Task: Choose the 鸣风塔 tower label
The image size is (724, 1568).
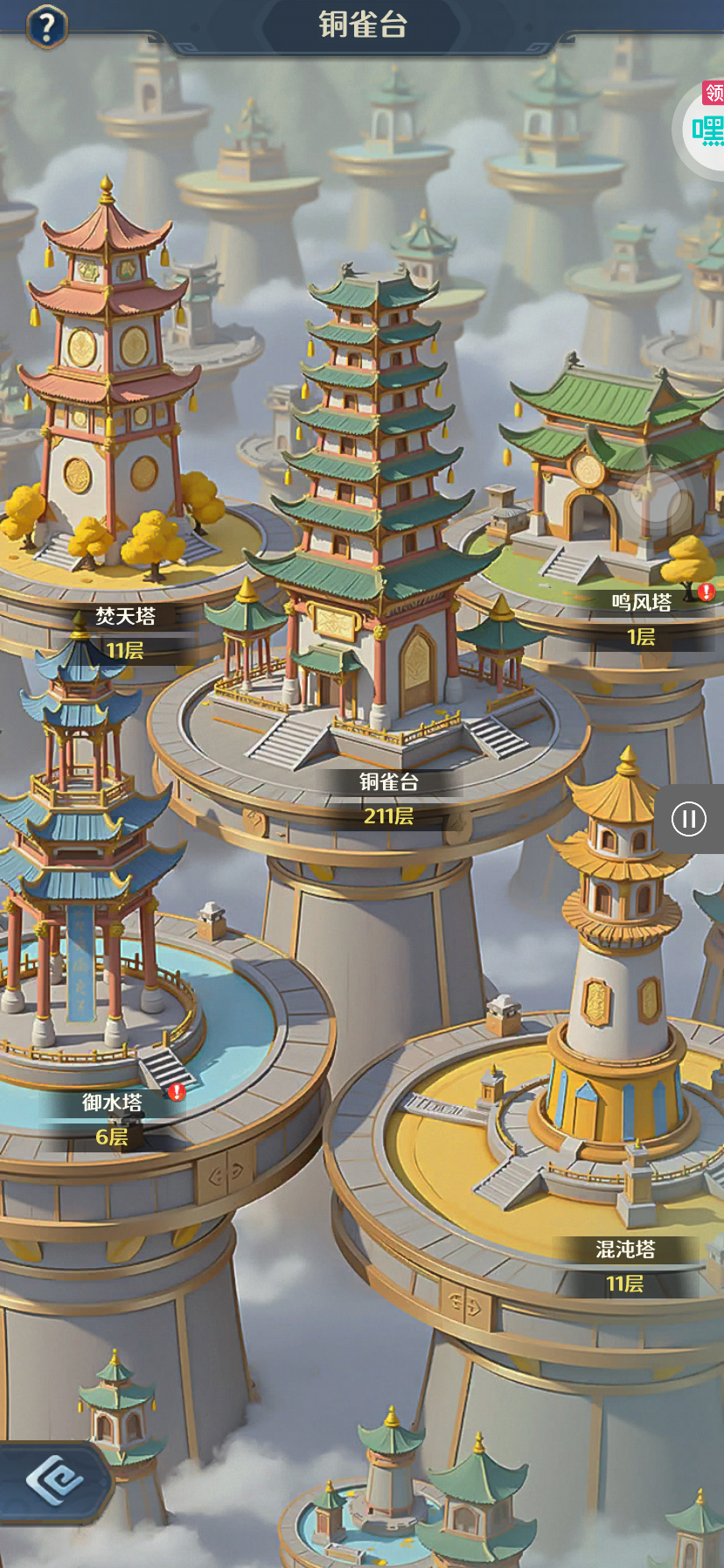Action: click(641, 603)
